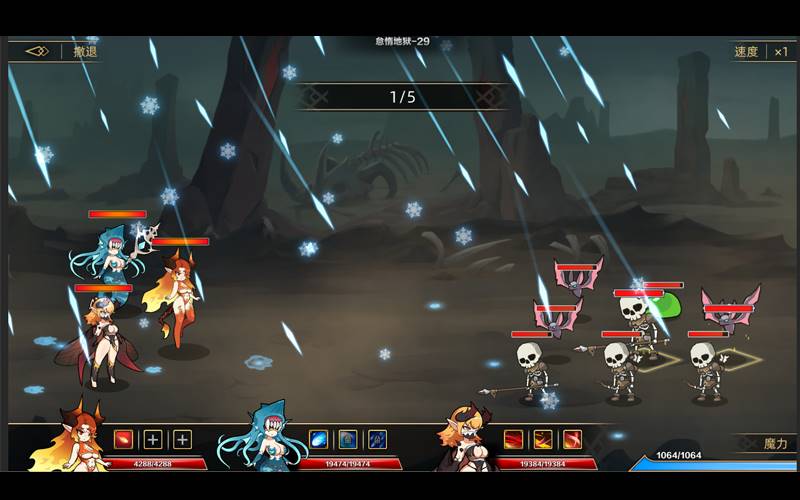Toggle the eye icon beside 撤退
The image size is (800, 500).
click(x=37, y=51)
